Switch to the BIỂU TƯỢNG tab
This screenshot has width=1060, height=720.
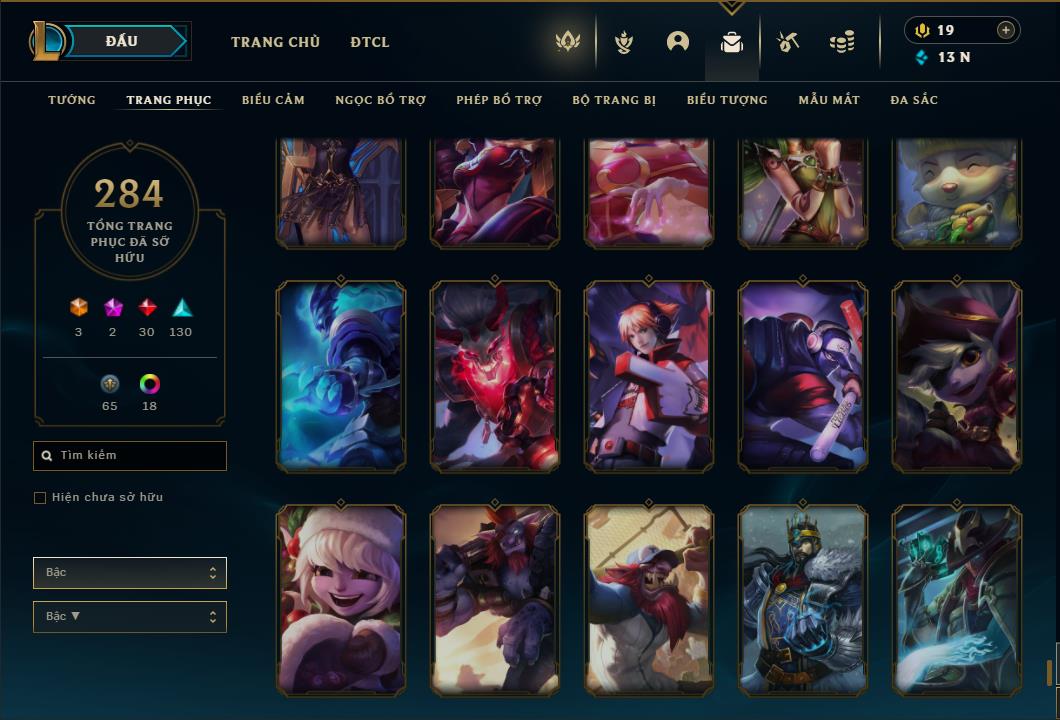point(727,100)
